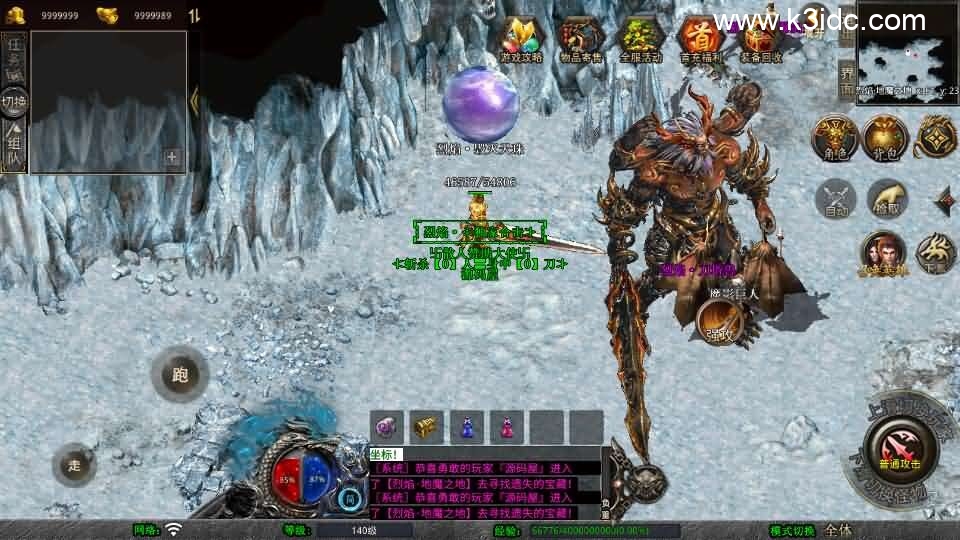The height and width of the screenshot is (540, 960).
Task: Toggle the 模式切换 attack mode 全体
Action: tap(838, 530)
